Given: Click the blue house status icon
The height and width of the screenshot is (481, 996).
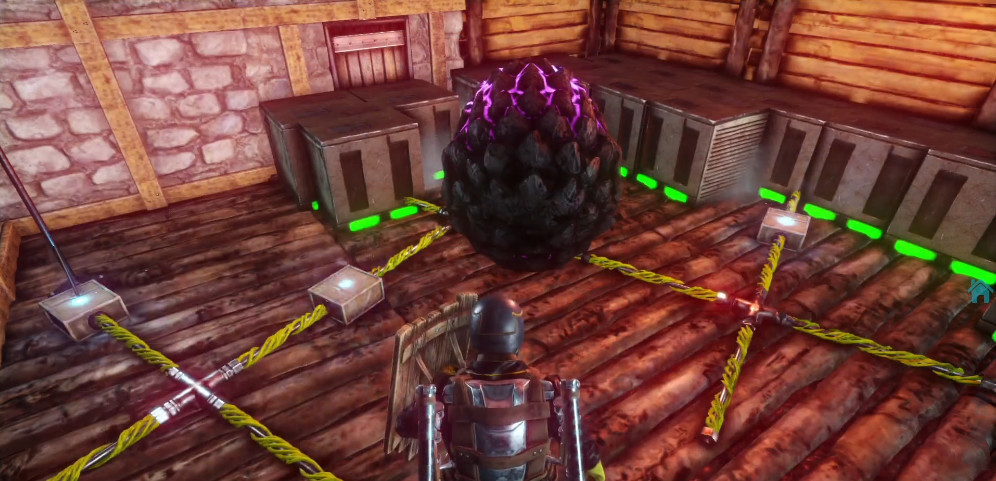Looking at the screenshot, I should (x=979, y=290).
